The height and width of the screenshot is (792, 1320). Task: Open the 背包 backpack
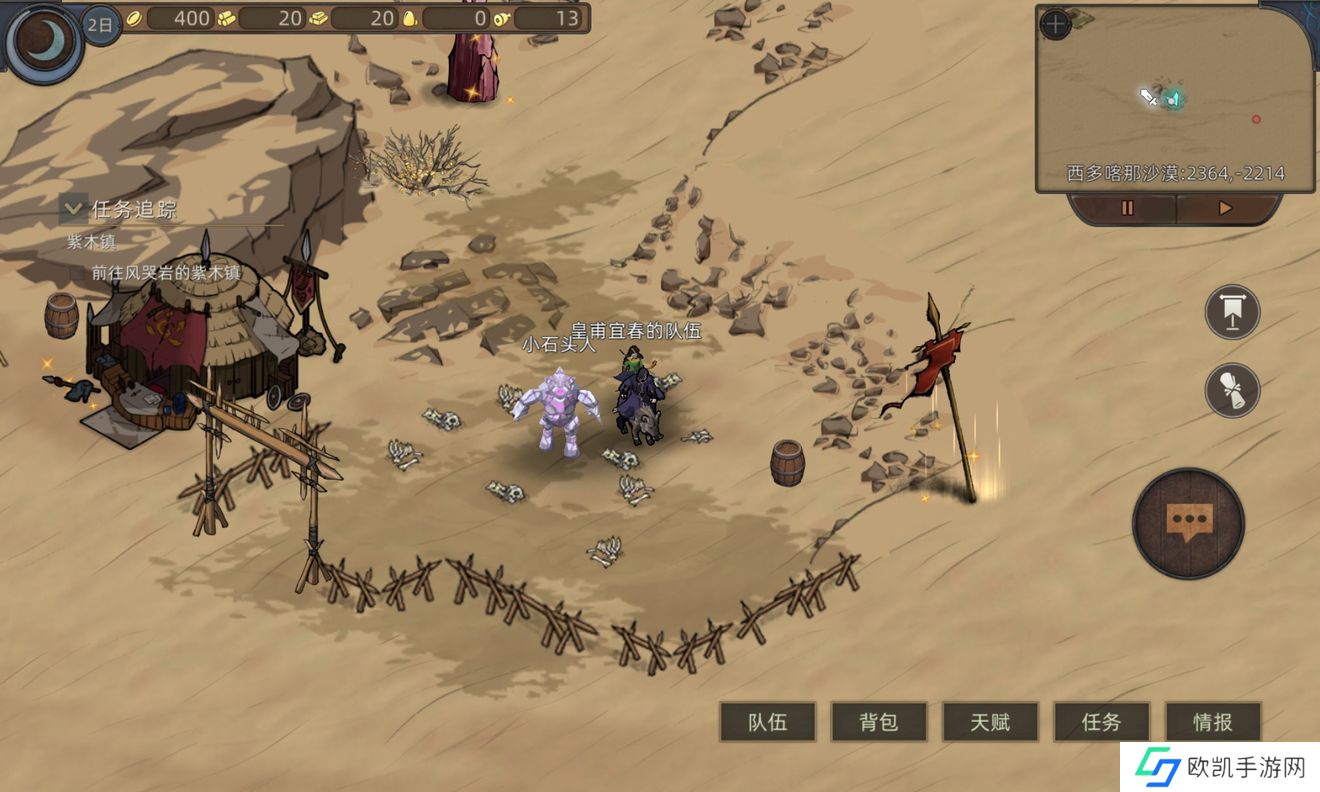878,722
